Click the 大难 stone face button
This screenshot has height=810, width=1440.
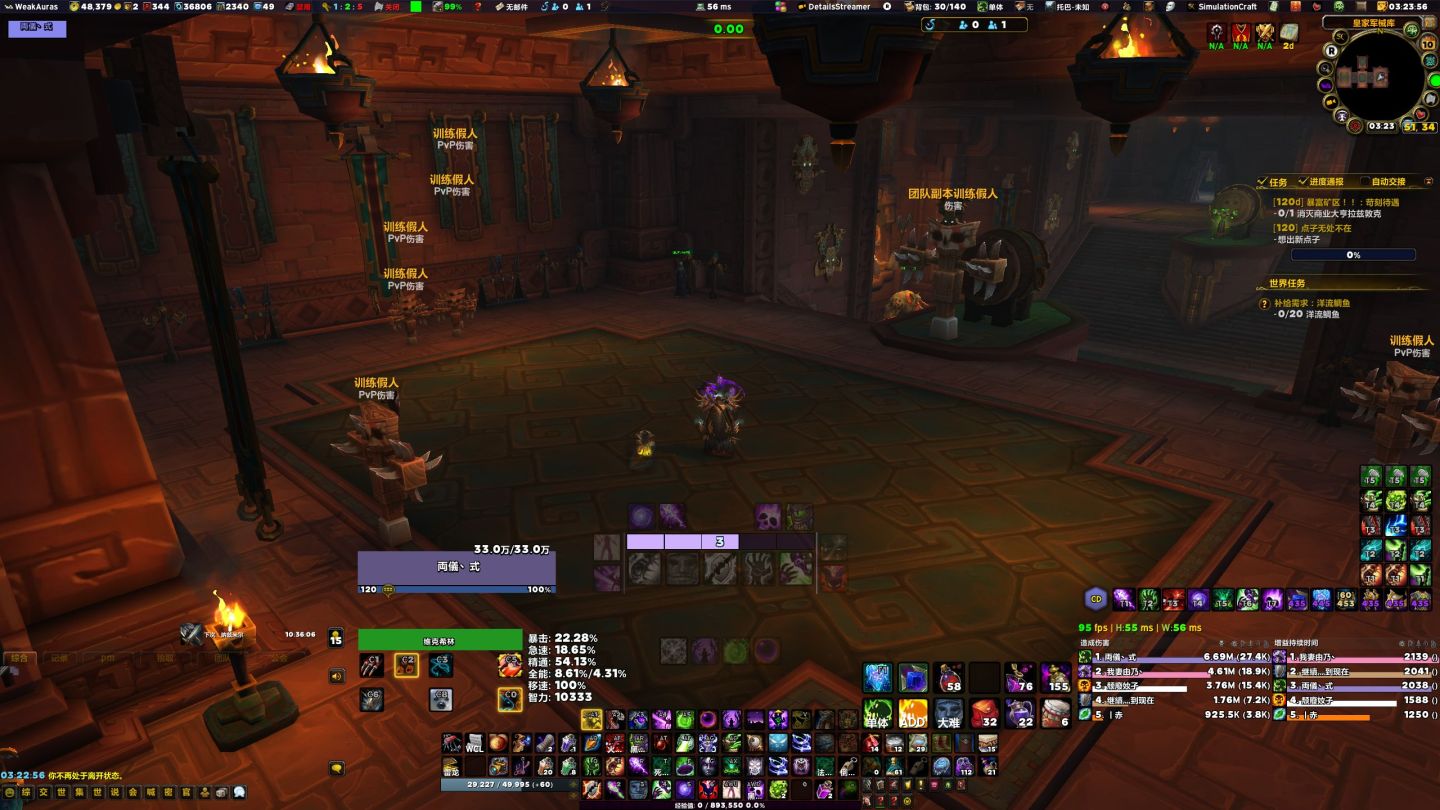948,714
